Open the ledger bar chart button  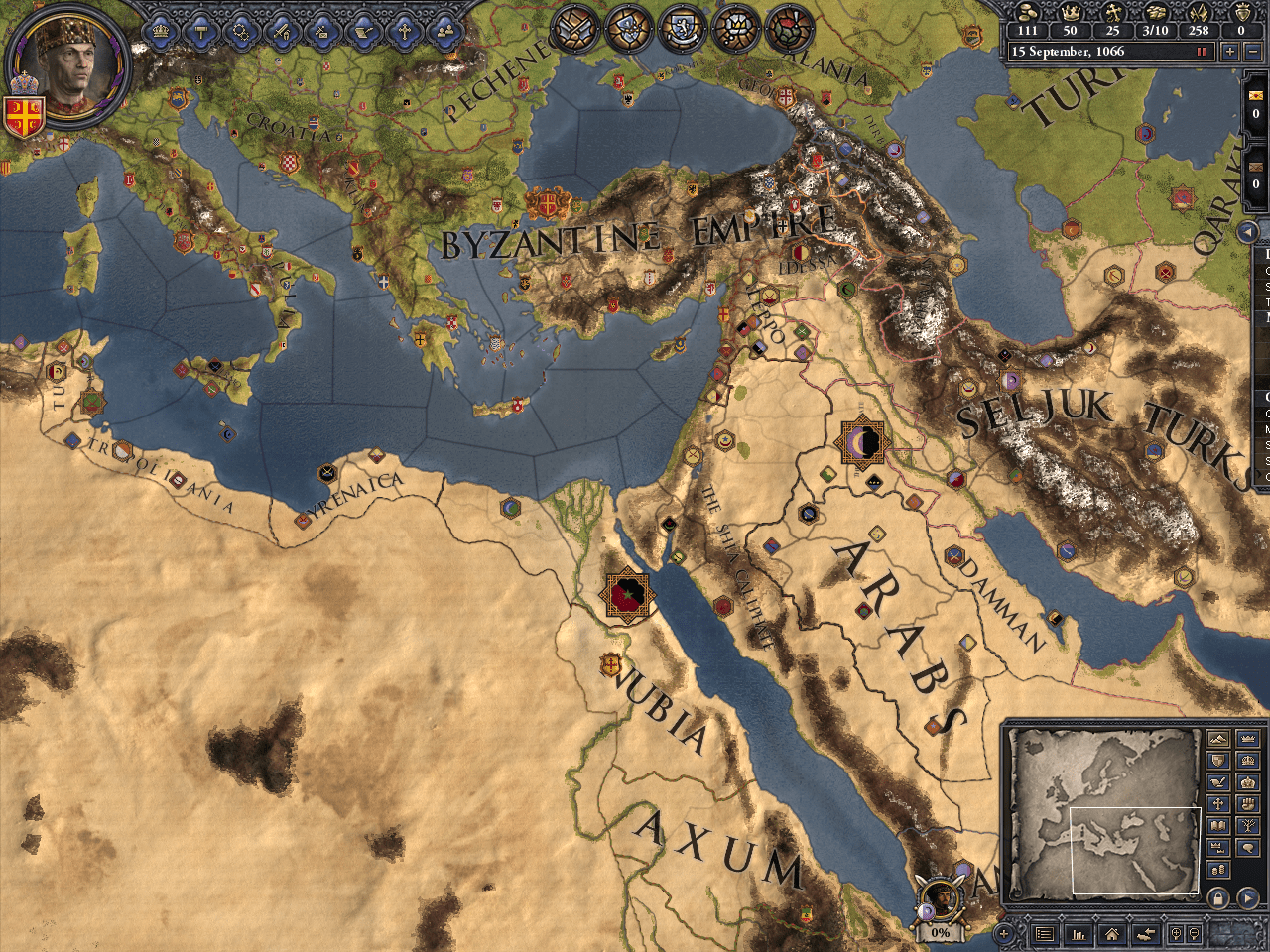tap(1079, 934)
